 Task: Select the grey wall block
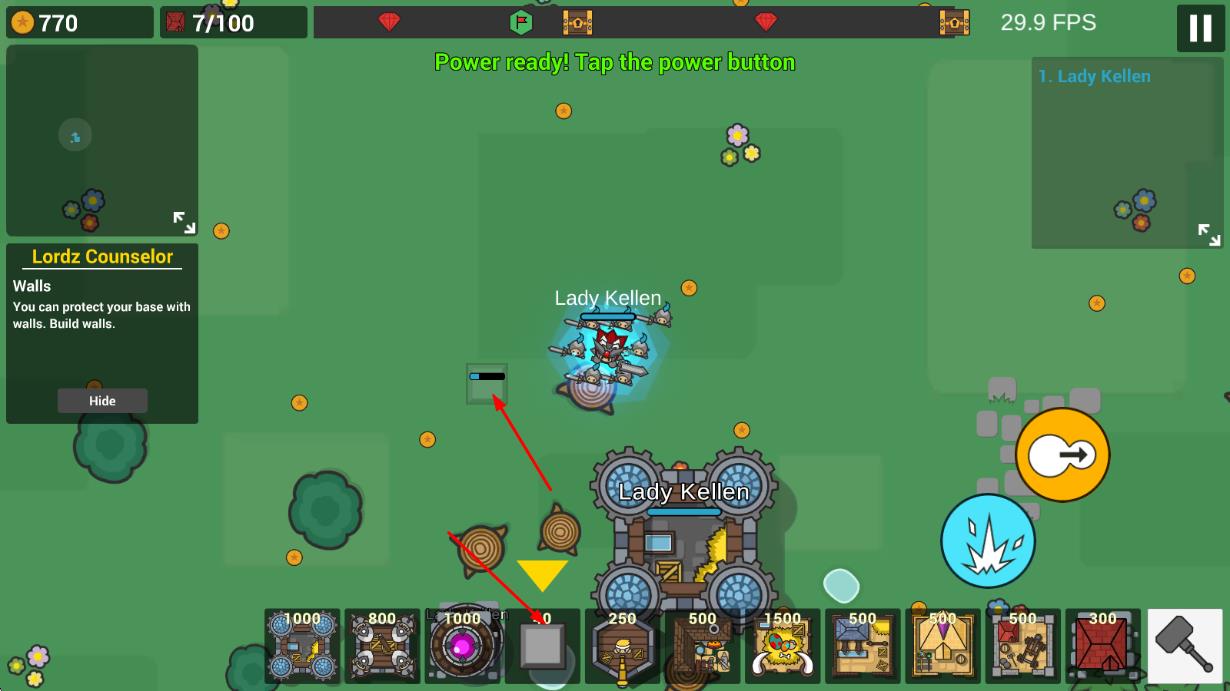542,646
